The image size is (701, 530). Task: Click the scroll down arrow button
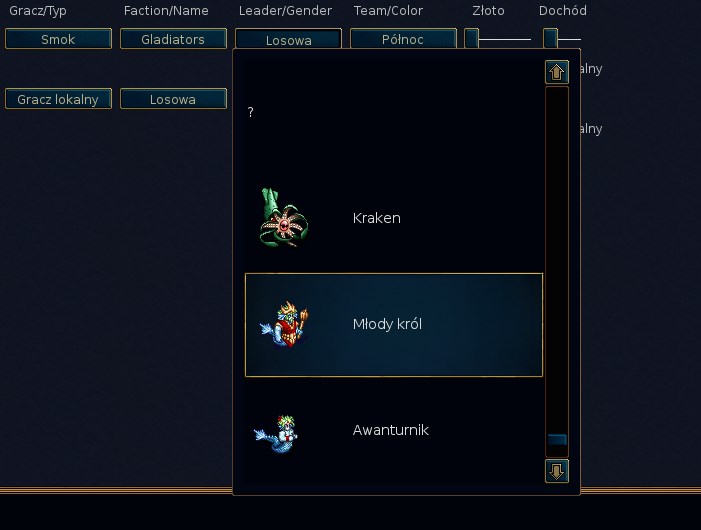[557, 470]
